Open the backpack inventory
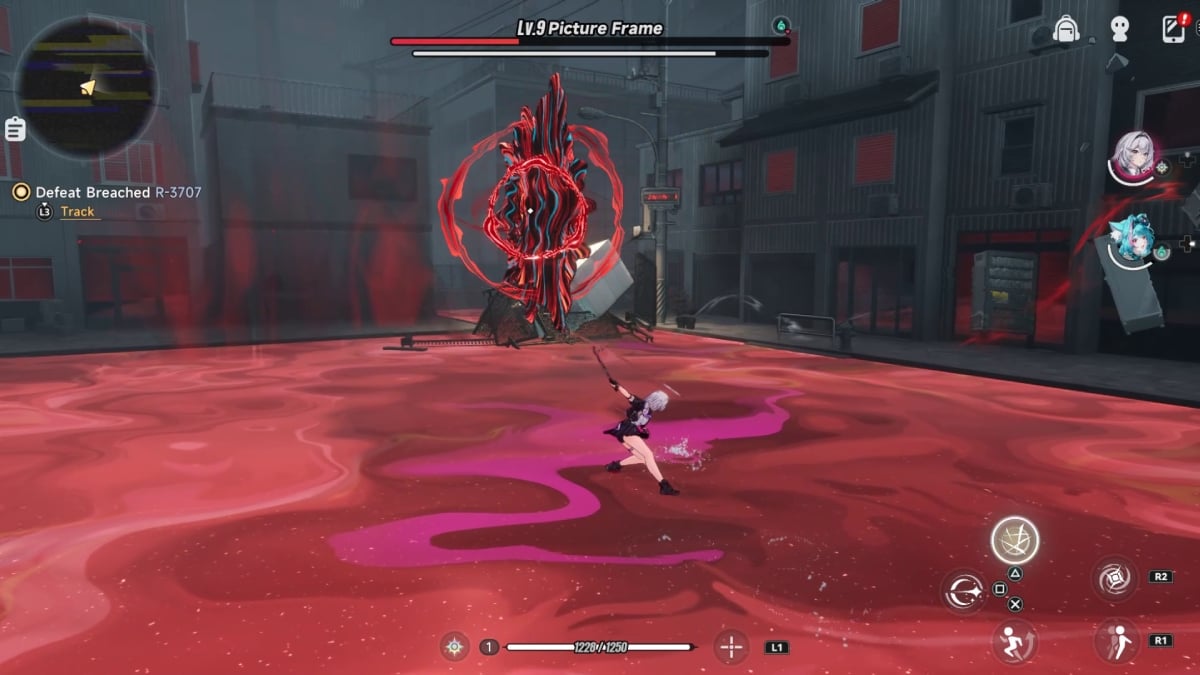 click(1066, 28)
